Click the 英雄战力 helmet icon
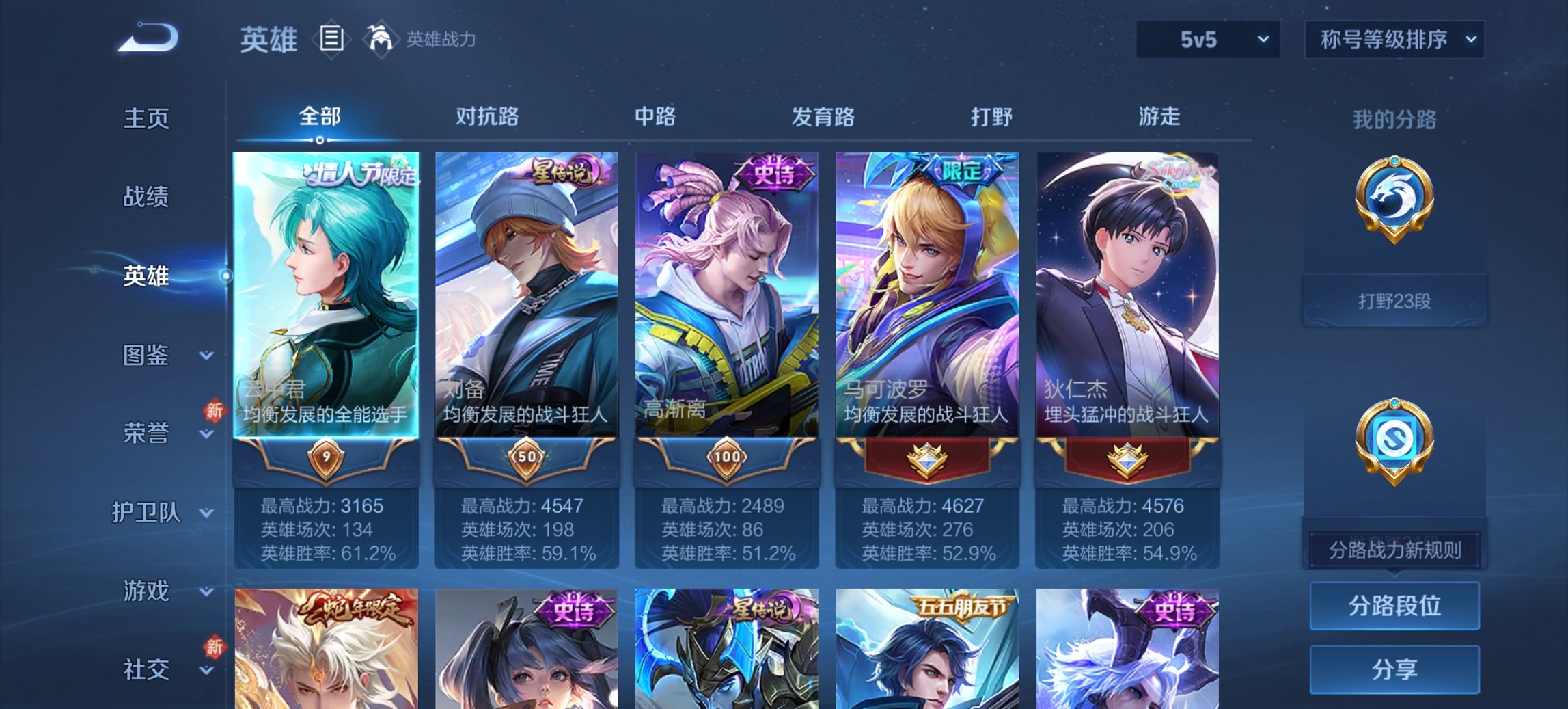The width and height of the screenshot is (1568, 709). point(381,39)
